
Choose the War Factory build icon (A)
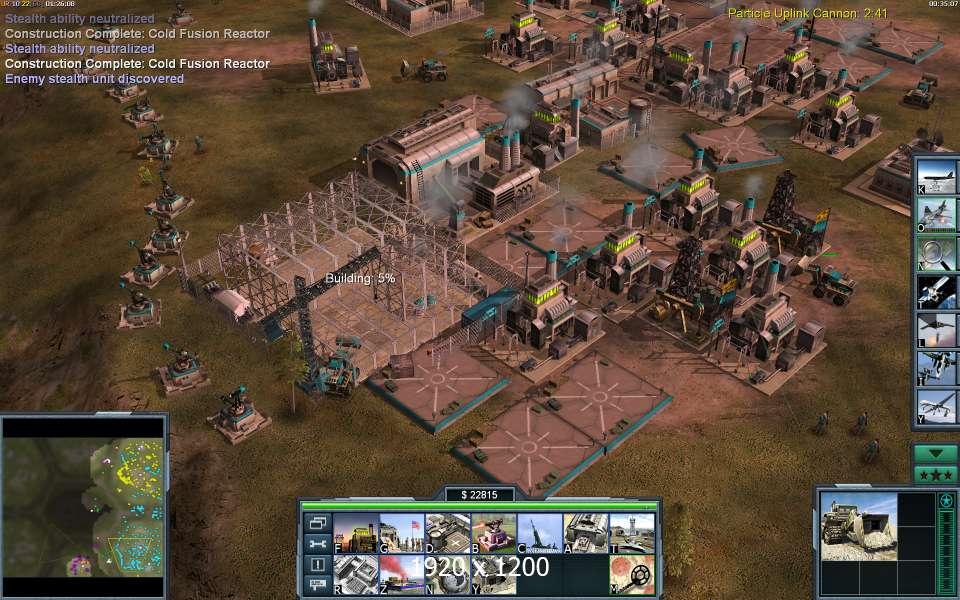click(585, 533)
